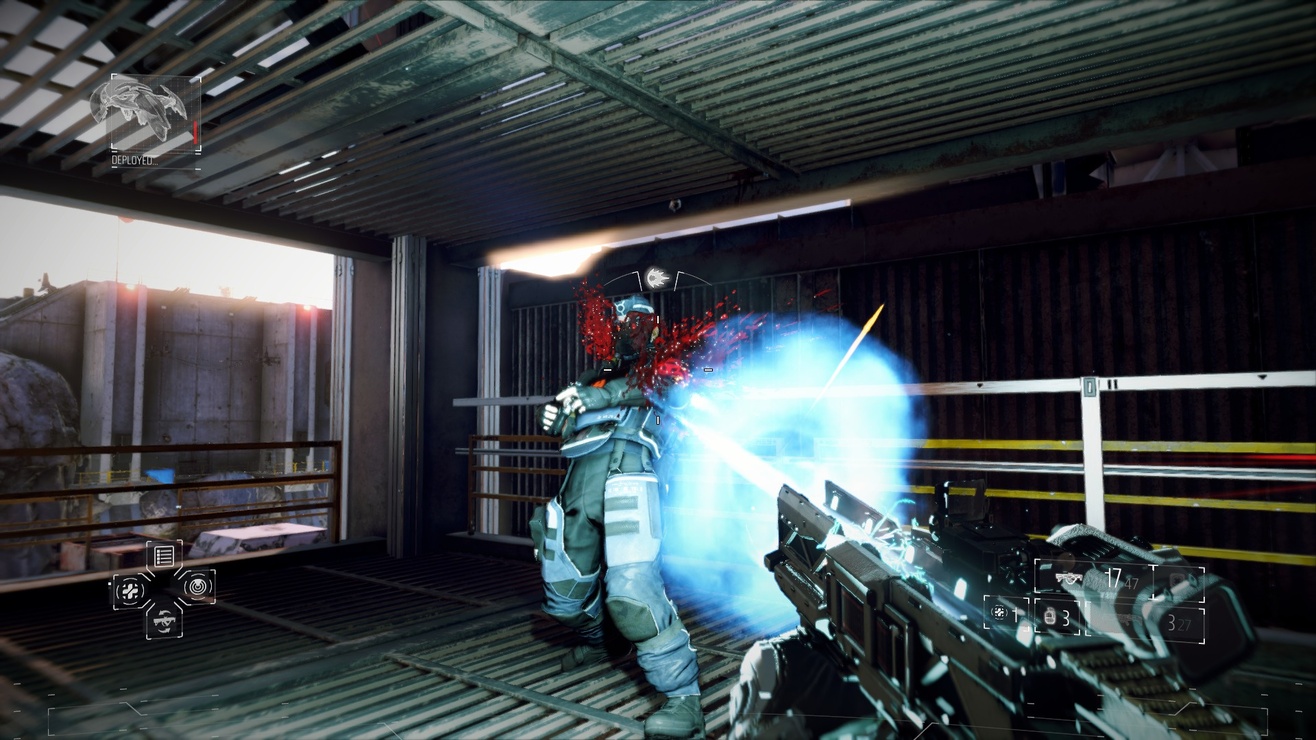Click the grenade icon showing 3
Screen dimensions: 1316x740
coord(1050,617)
